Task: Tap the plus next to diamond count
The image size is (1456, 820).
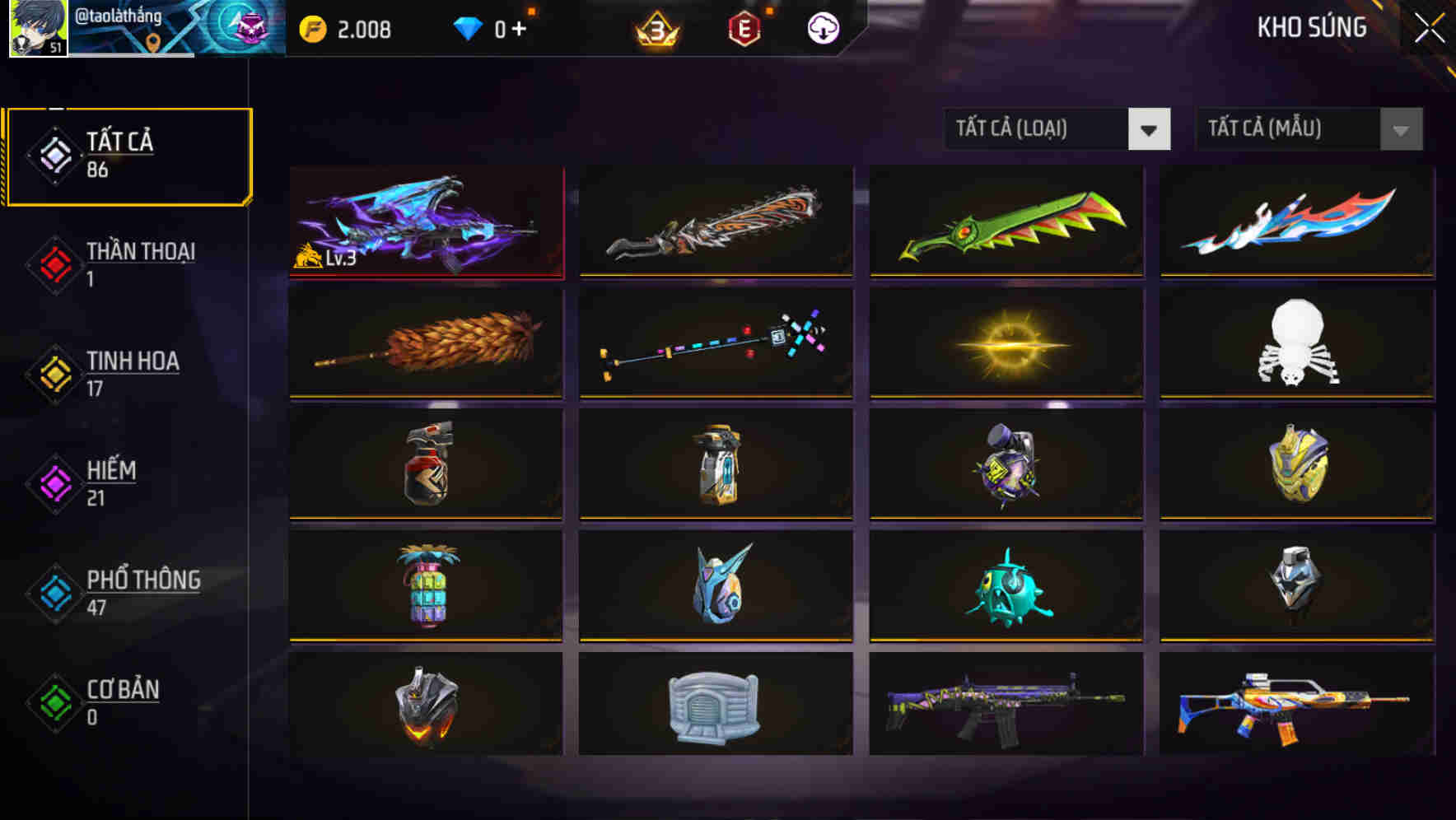Action: [522, 27]
